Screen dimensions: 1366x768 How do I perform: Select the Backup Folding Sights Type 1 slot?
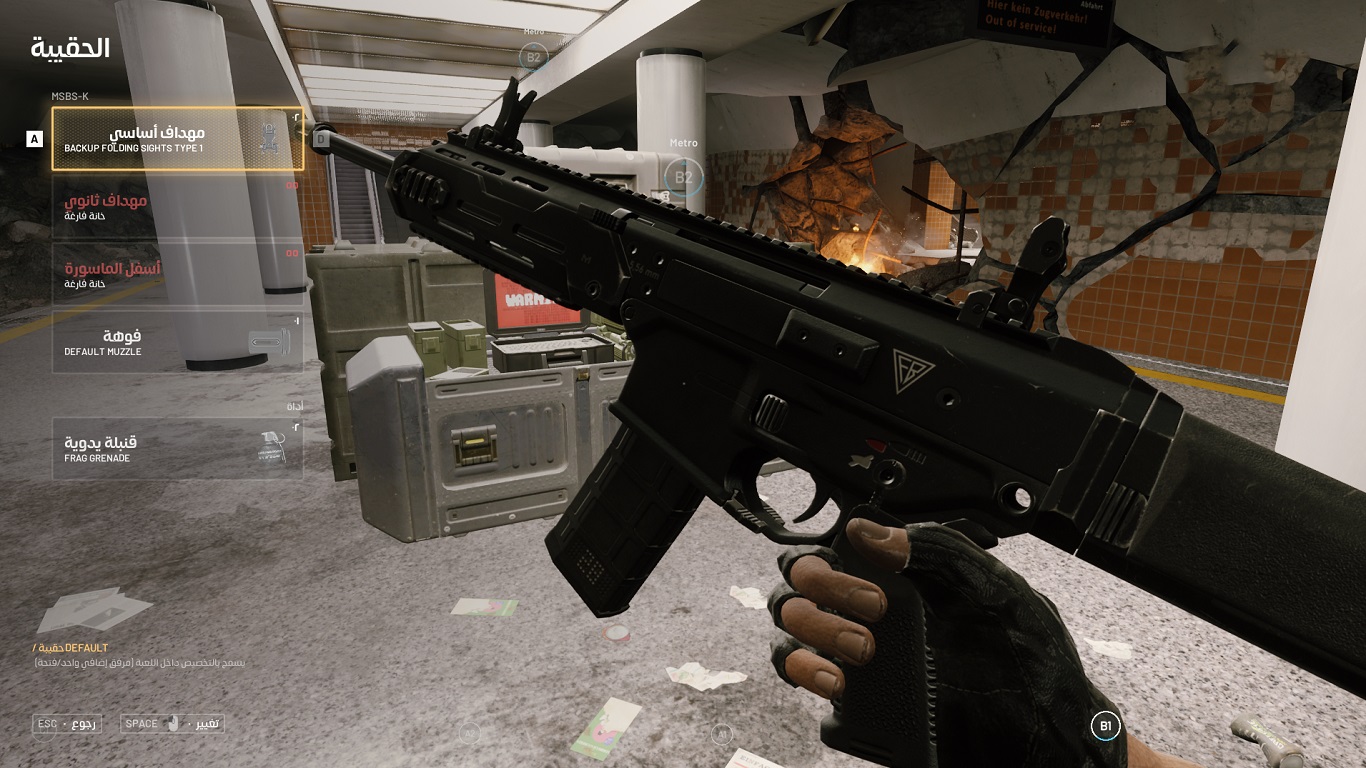[x=177, y=139]
